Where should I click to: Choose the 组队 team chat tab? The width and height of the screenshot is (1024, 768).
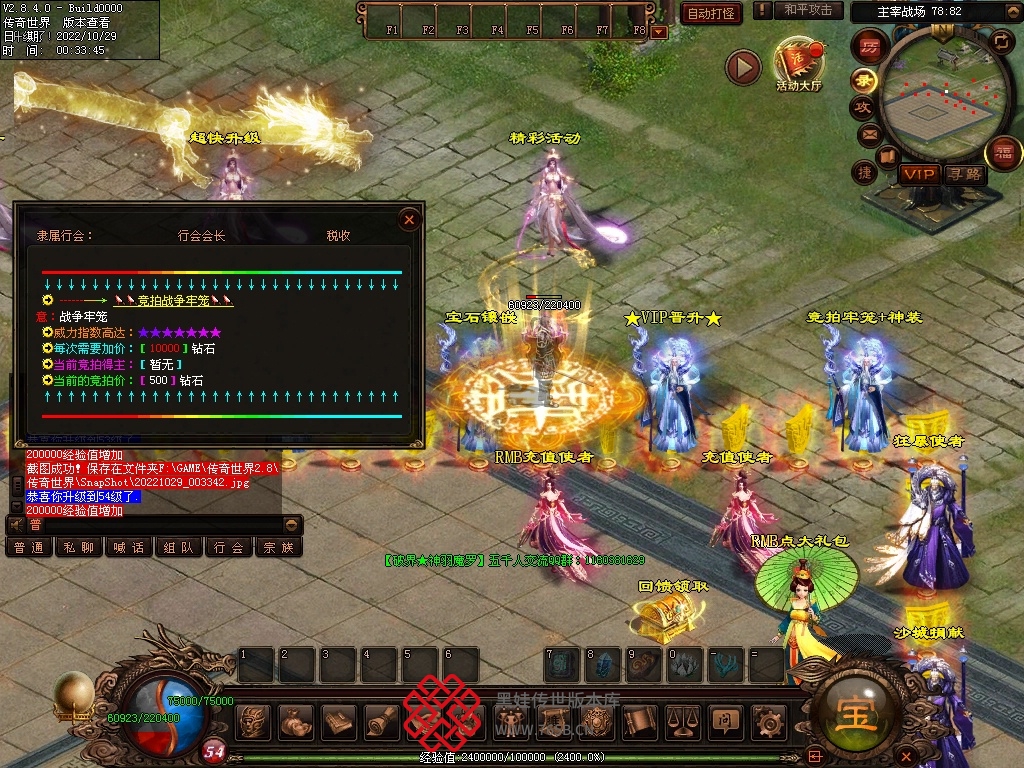(x=178, y=547)
